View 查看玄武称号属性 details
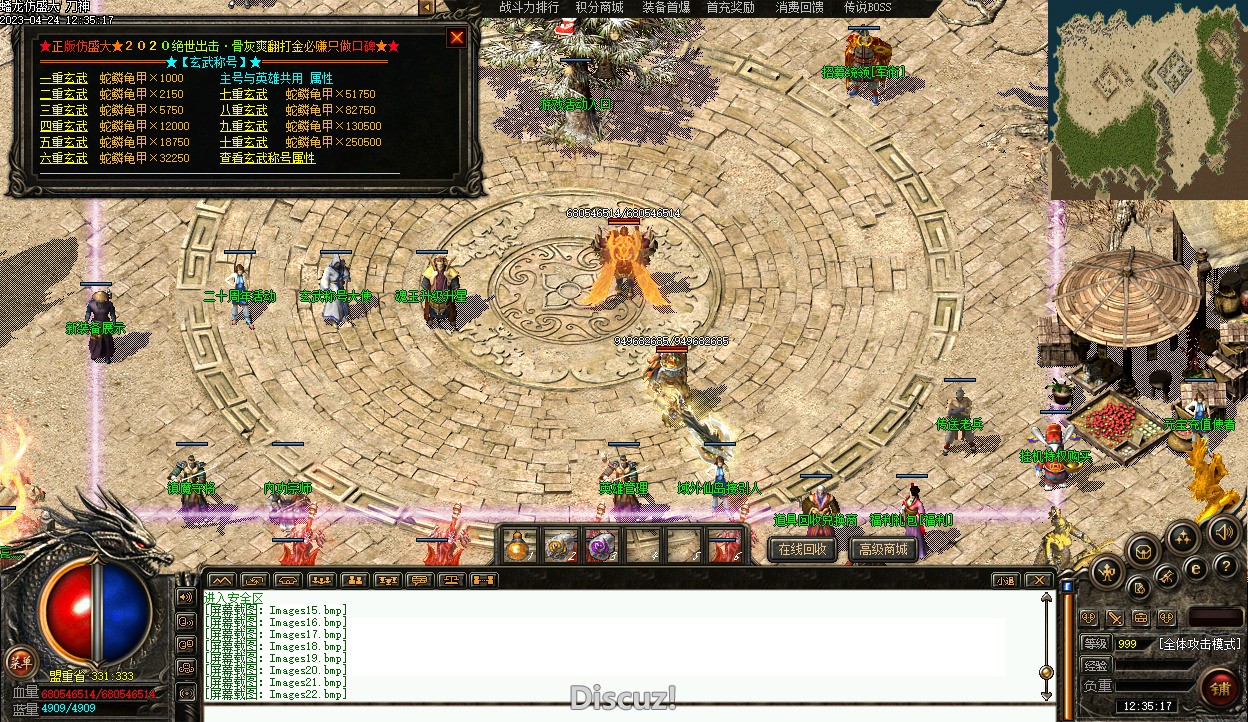Image resolution: width=1248 pixels, height=722 pixels. click(x=267, y=158)
